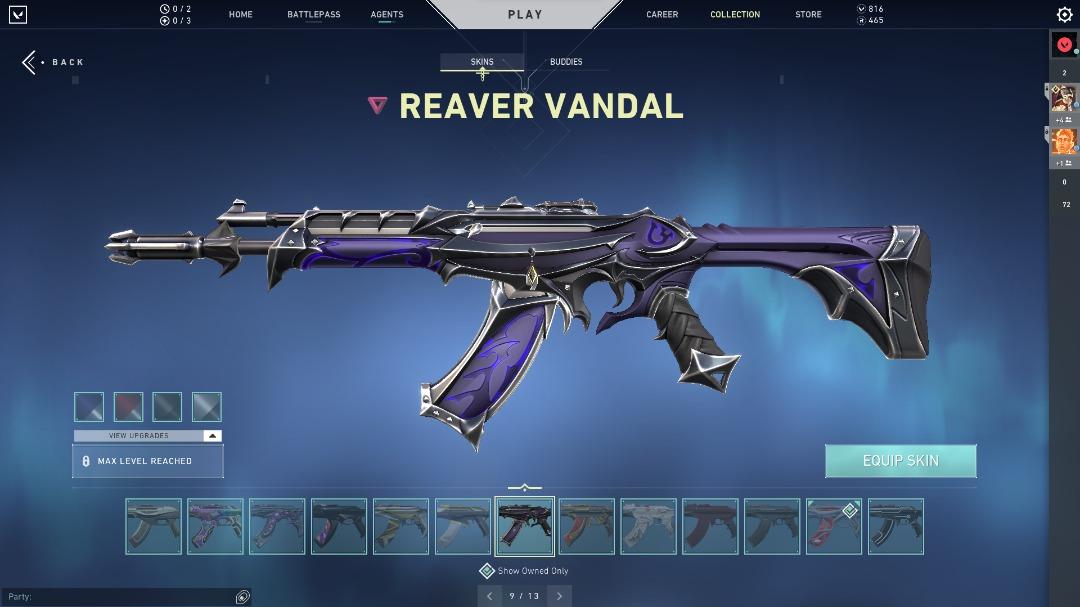Screen dimensions: 1080x607
Task: Switch to the Buddies tab
Action: [x=566, y=62]
